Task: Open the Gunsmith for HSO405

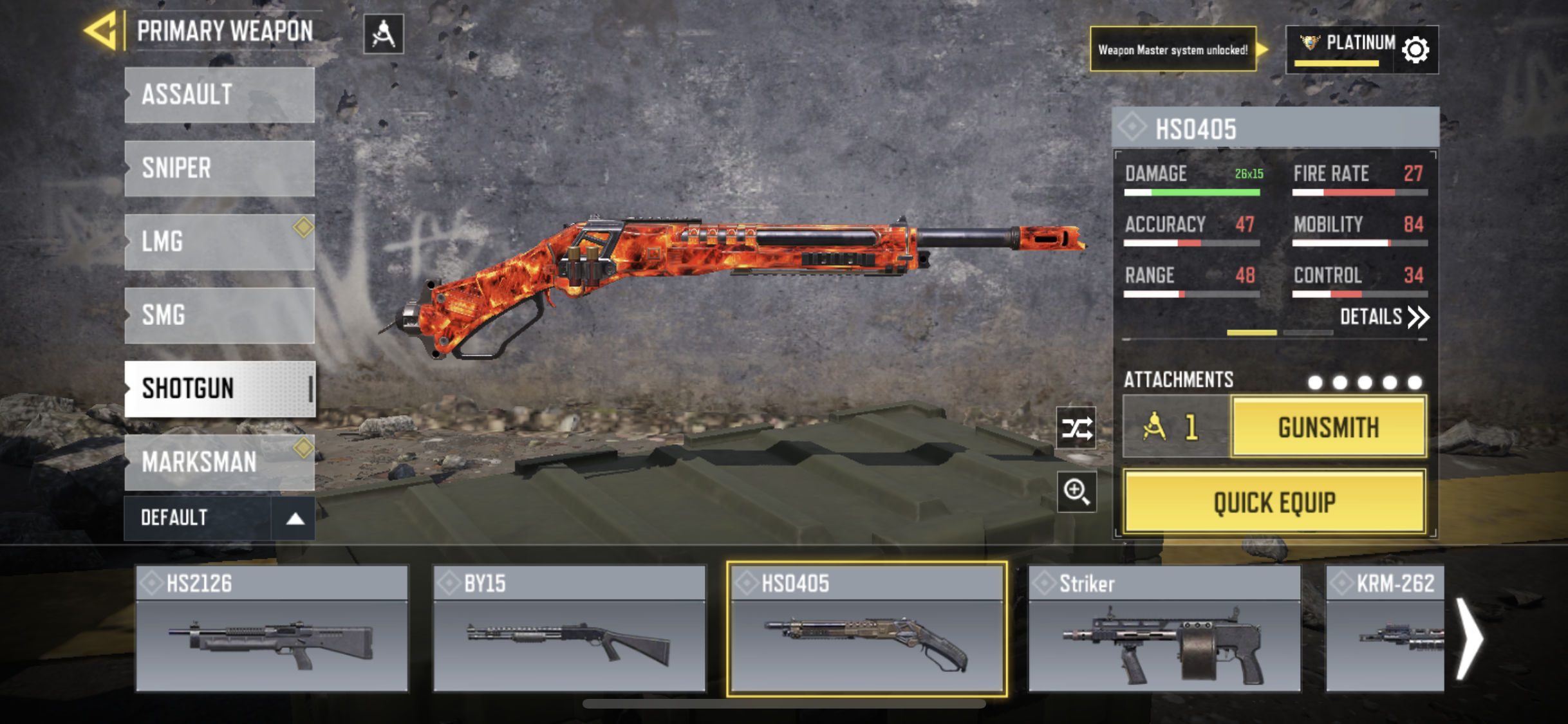Action: [x=1329, y=427]
